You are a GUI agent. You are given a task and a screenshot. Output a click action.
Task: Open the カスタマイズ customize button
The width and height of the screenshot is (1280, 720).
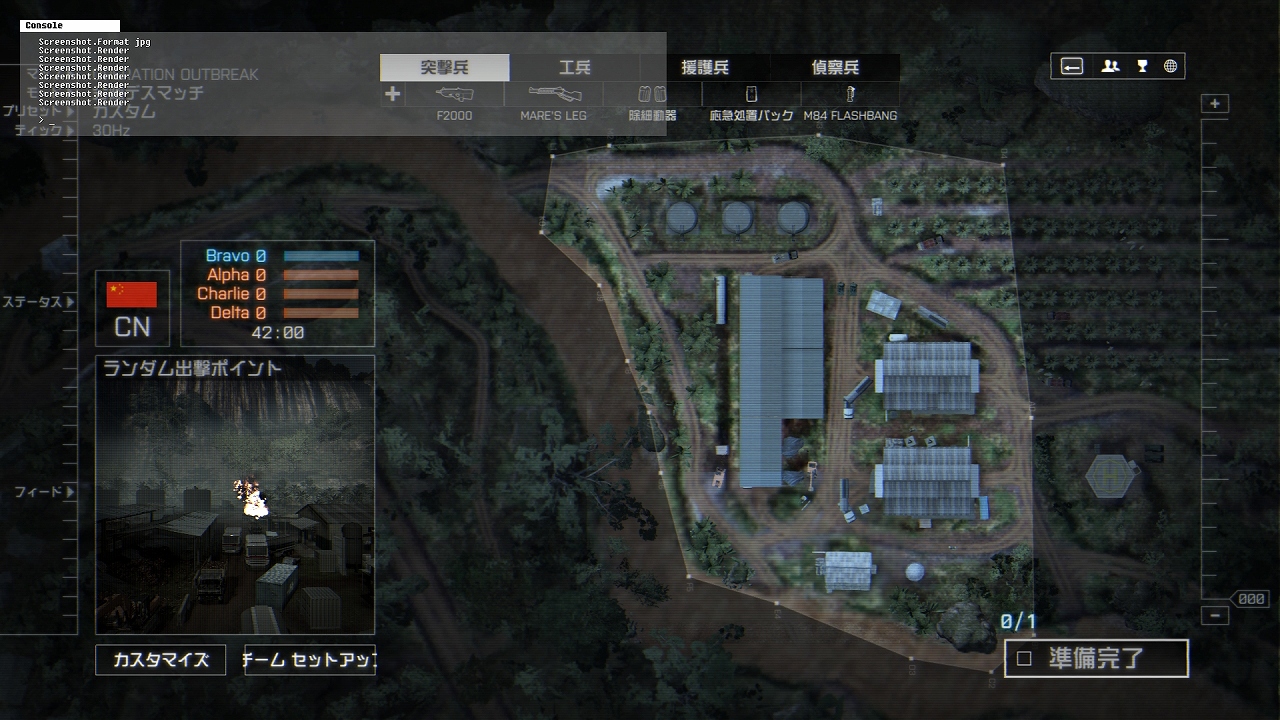161,660
